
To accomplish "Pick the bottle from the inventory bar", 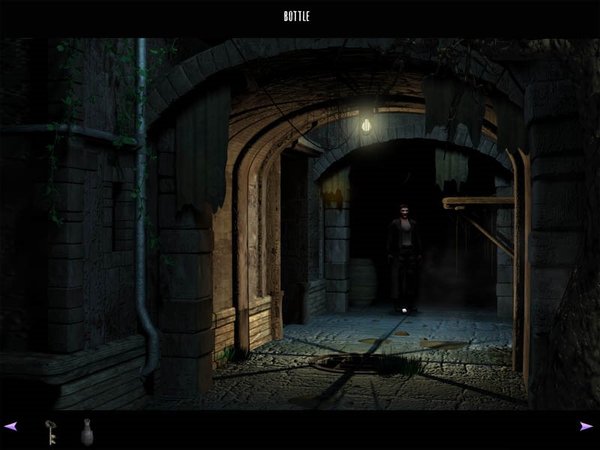I will (86, 430).
